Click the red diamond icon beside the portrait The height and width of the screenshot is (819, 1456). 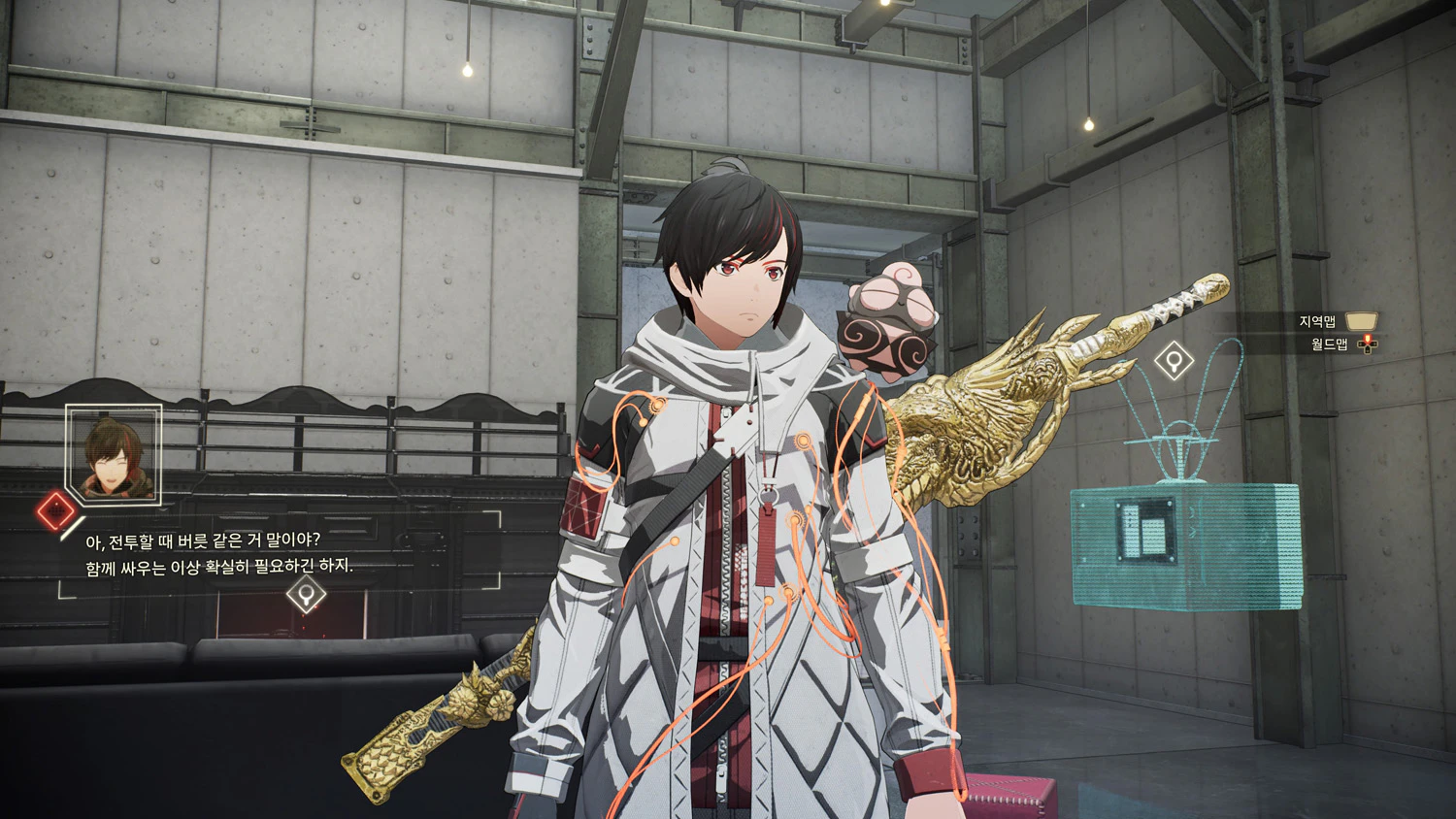click(x=56, y=510)
